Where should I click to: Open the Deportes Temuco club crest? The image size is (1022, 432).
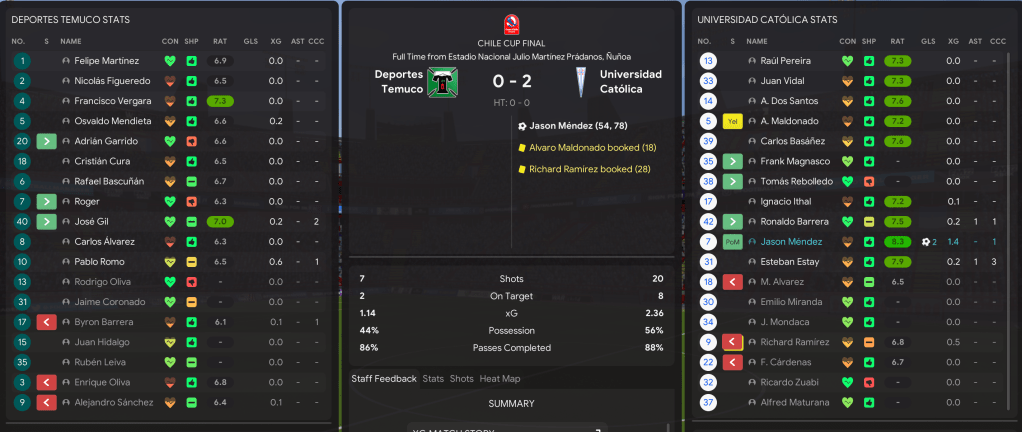click(x=439, y=83)
